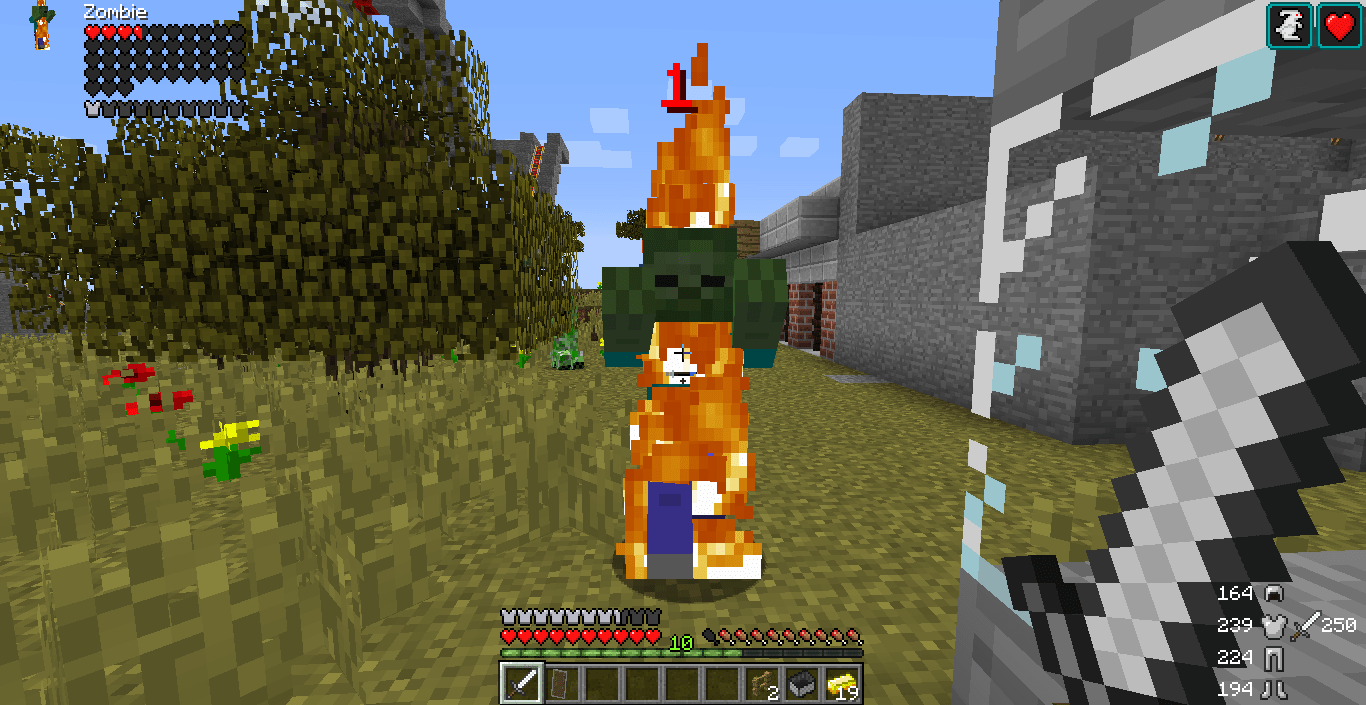This screenshot has height=705, width=1366.
Task: Select the iron sword hotbar slot
Action: [x=521, y=684]
